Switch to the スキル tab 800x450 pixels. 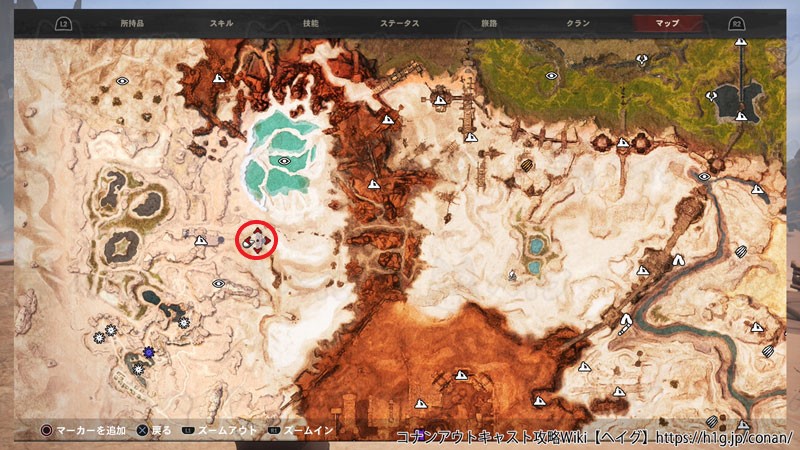tap(222, 22)
